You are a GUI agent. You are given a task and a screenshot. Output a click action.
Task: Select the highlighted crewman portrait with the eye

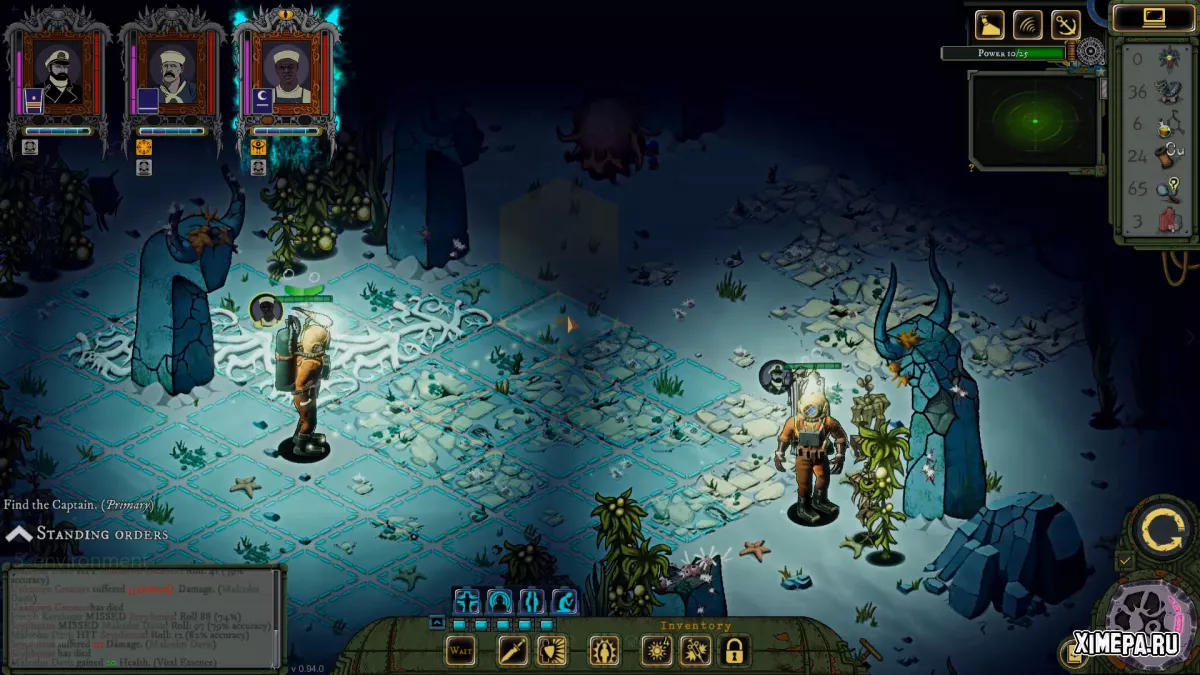[288, 74]
